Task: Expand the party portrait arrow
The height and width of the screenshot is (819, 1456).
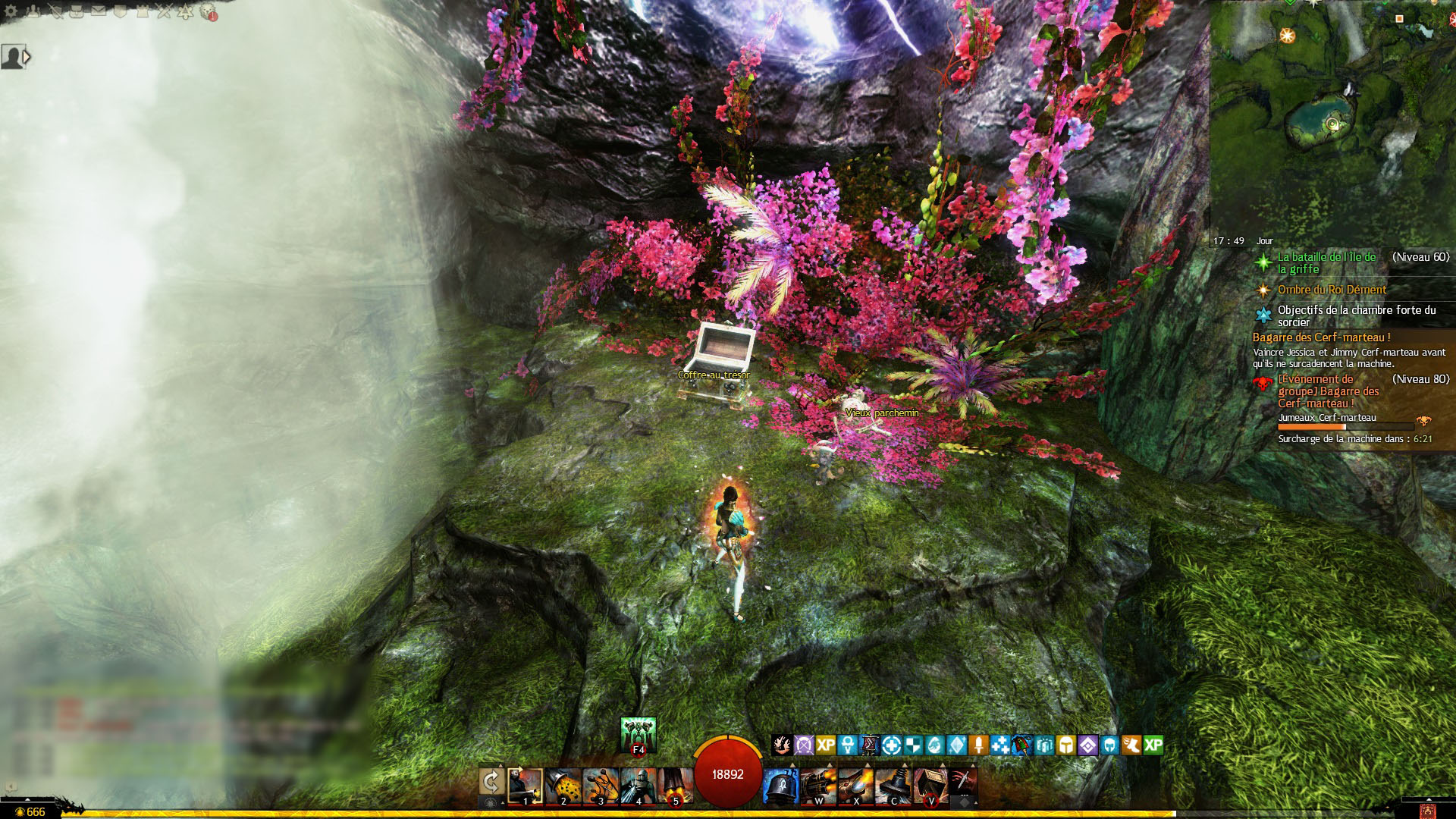Action: point(27,56)
